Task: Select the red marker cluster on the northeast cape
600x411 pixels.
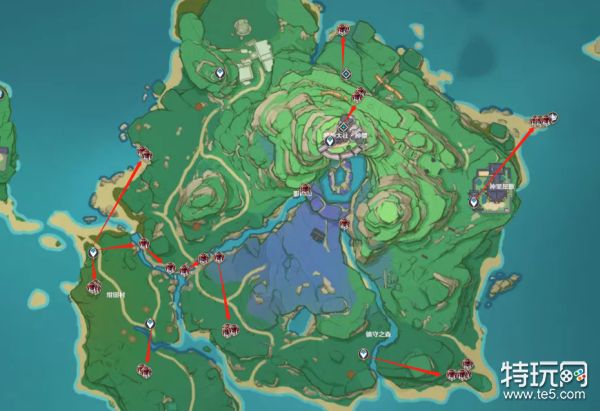Action: 541,121
